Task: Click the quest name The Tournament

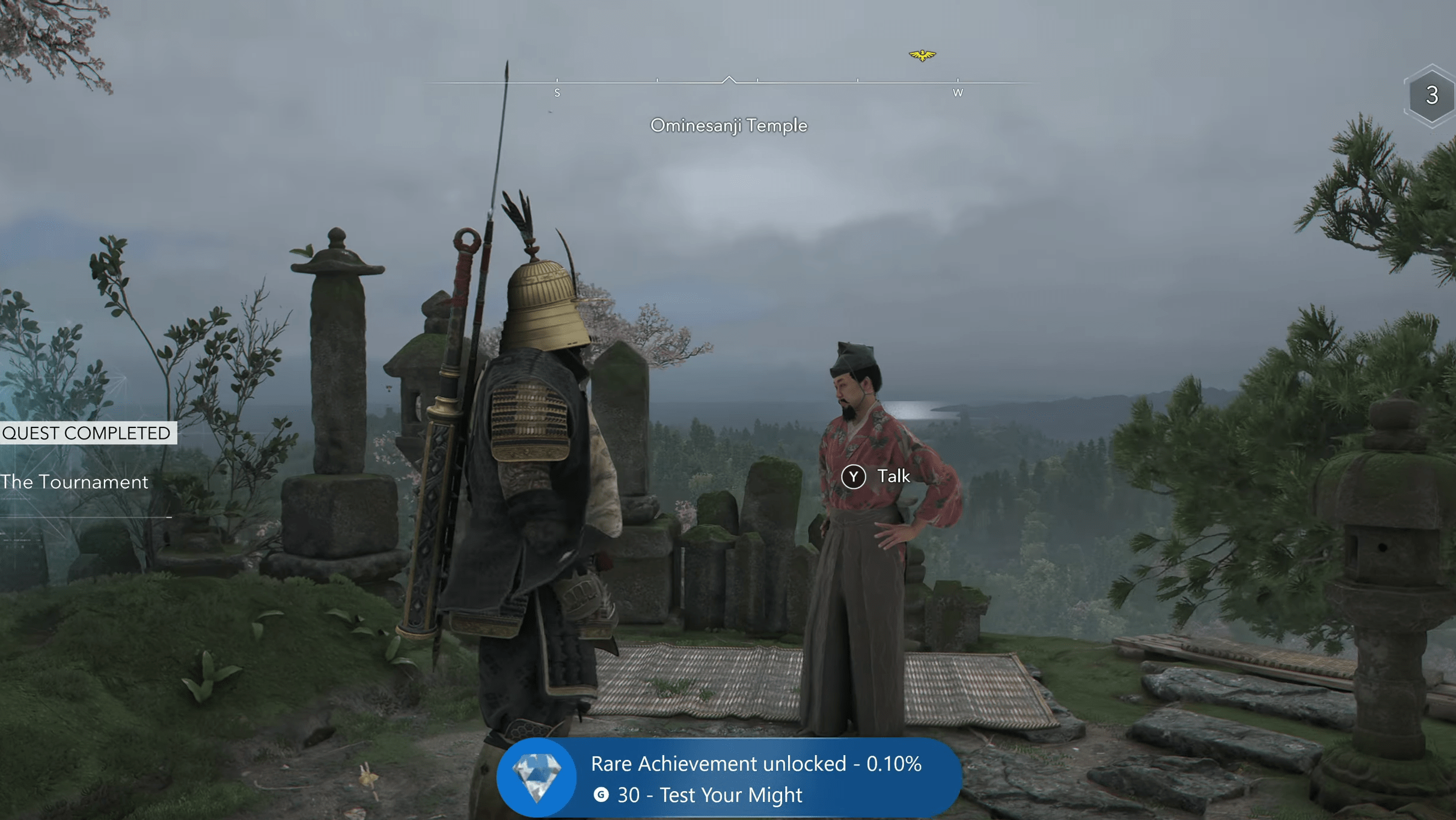Action: (74, 482)
